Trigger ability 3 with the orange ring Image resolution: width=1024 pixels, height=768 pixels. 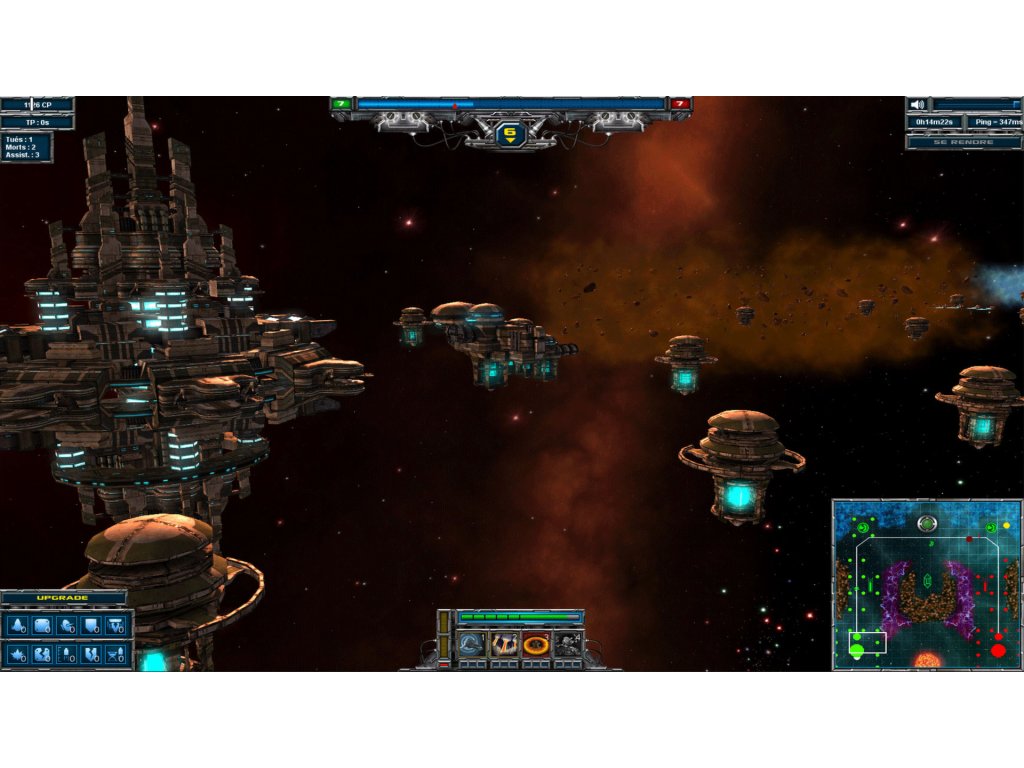coord(536,645)
